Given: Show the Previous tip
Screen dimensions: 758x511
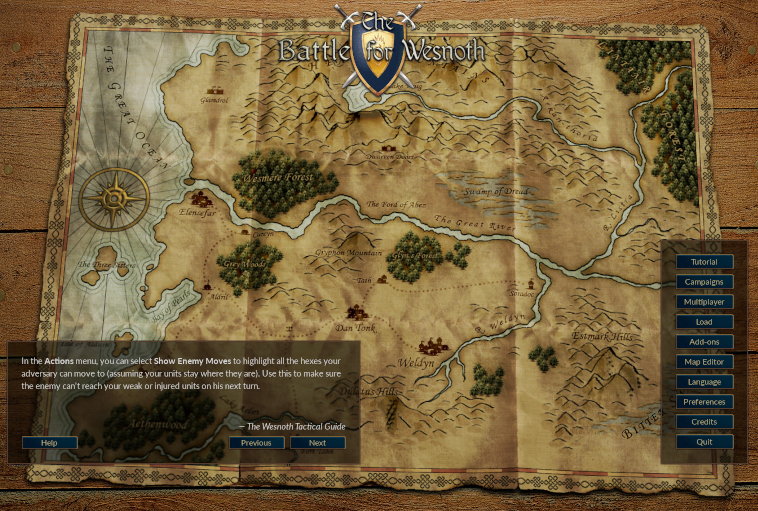Looking at the screenshot, I should coord(256,443).
